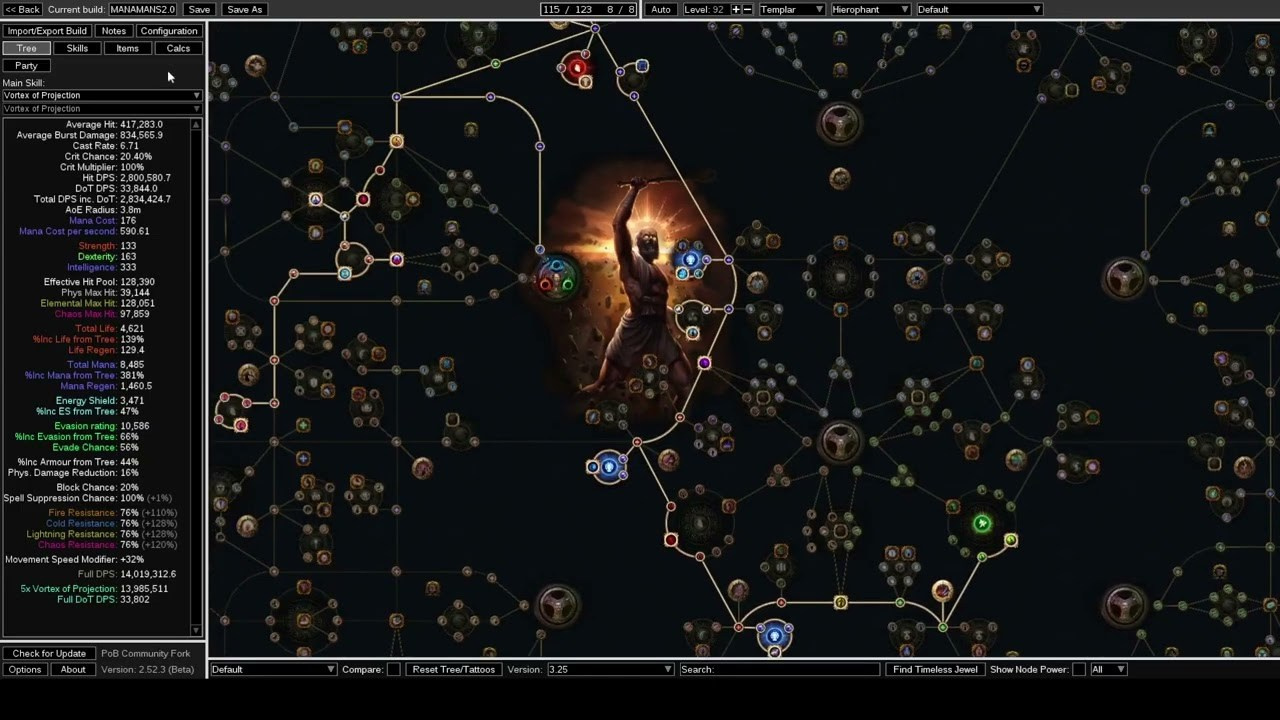Open the class dropdown showing Templar

(x=790, y=9)
